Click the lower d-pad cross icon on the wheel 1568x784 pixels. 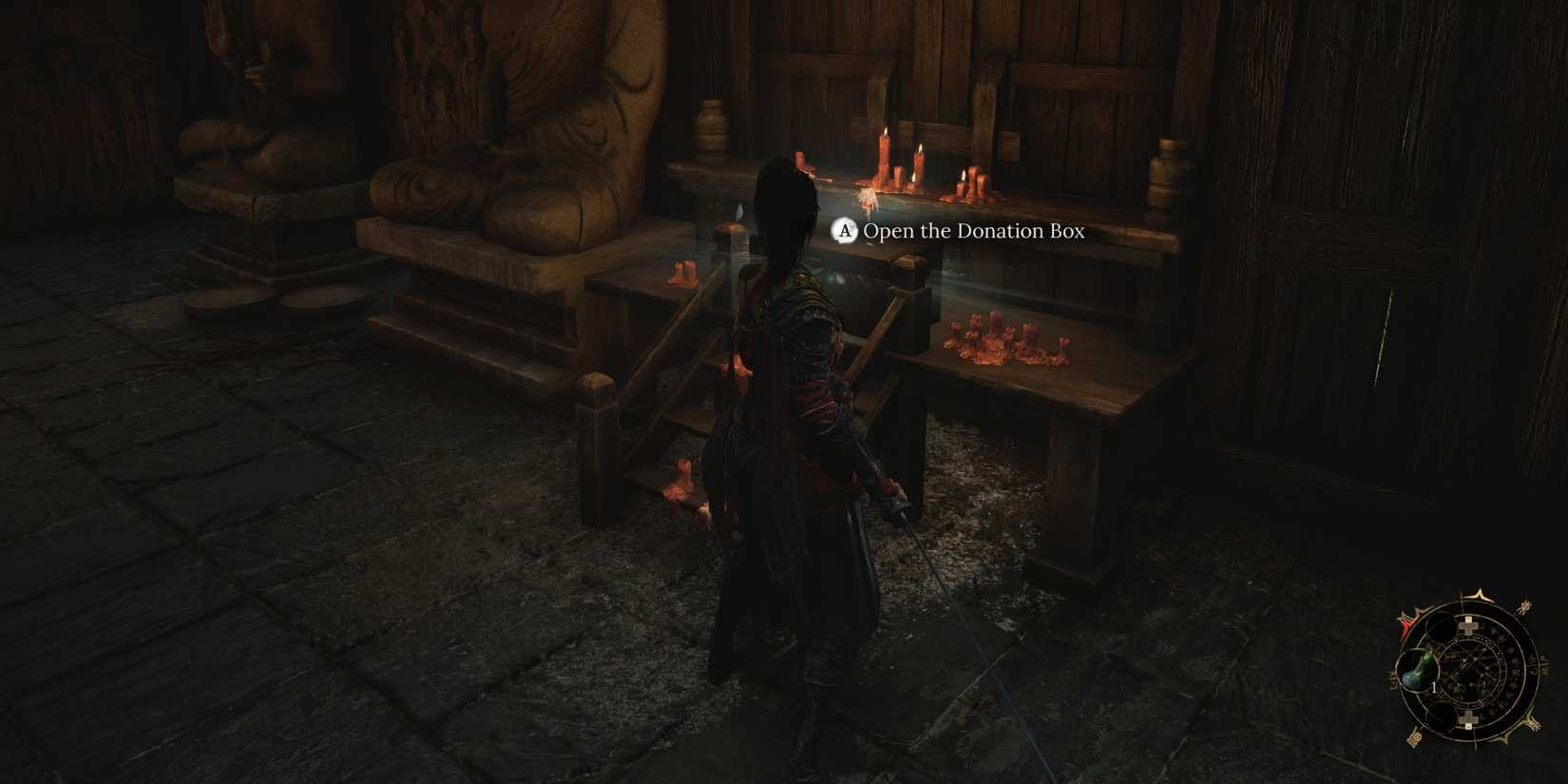1468,719
